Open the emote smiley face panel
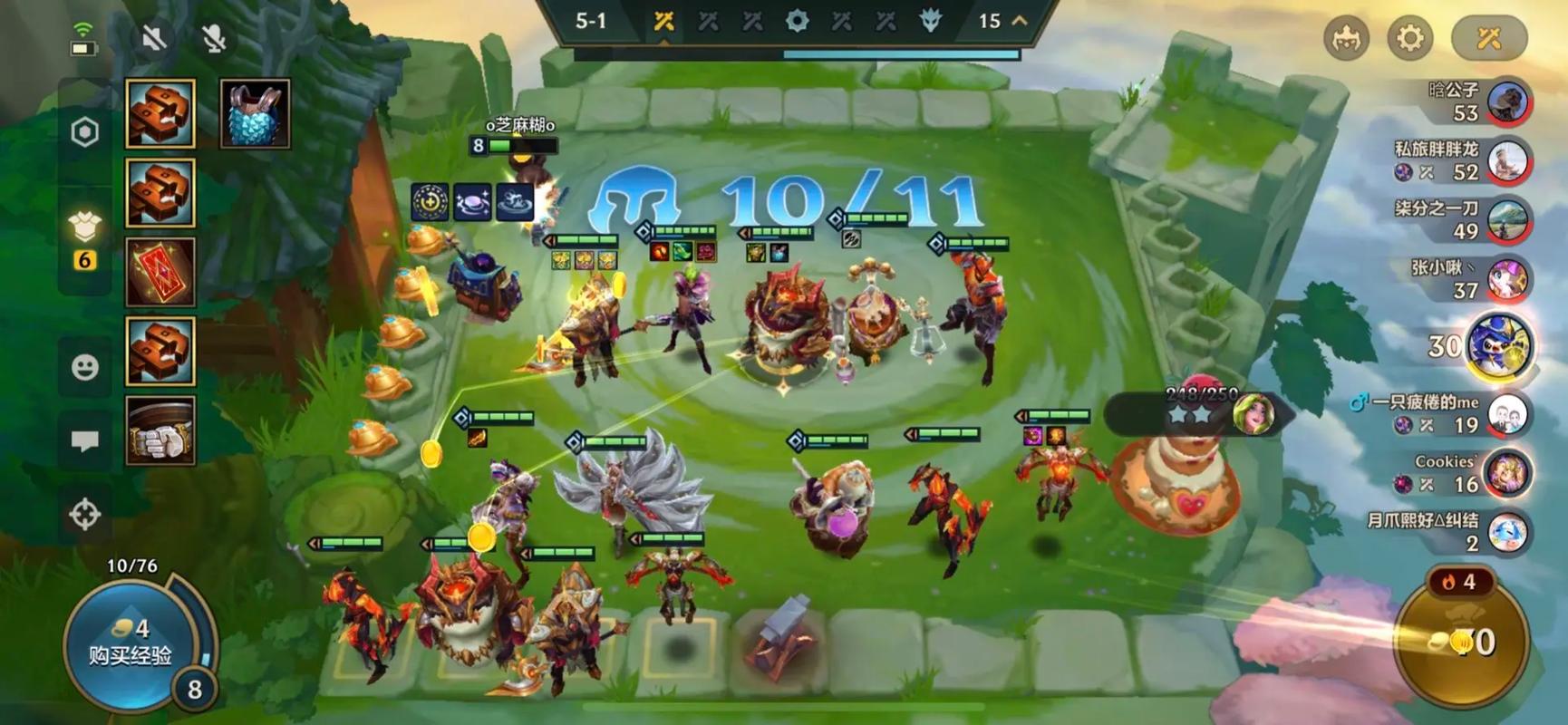Screen dimensions: 1568x725 pyautogui.click(x=85, y=367)
